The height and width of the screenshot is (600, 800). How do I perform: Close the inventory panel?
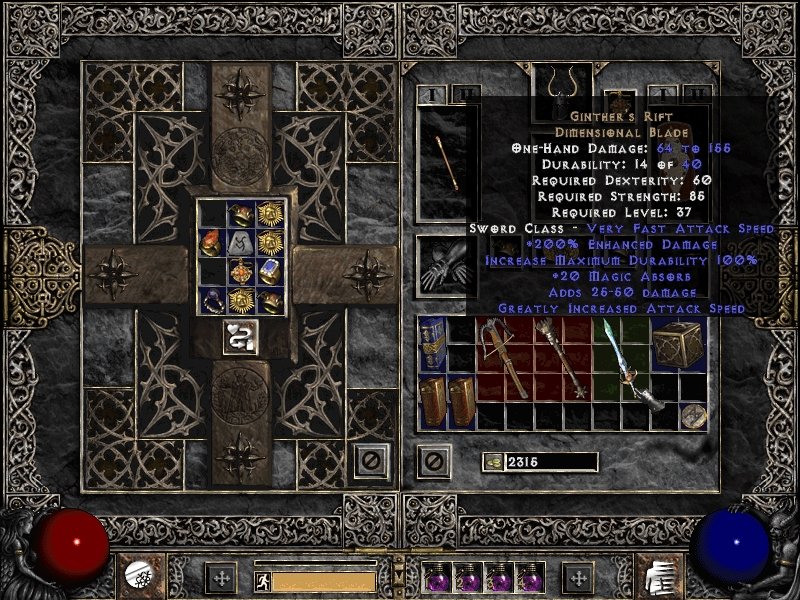coord(433,461)
